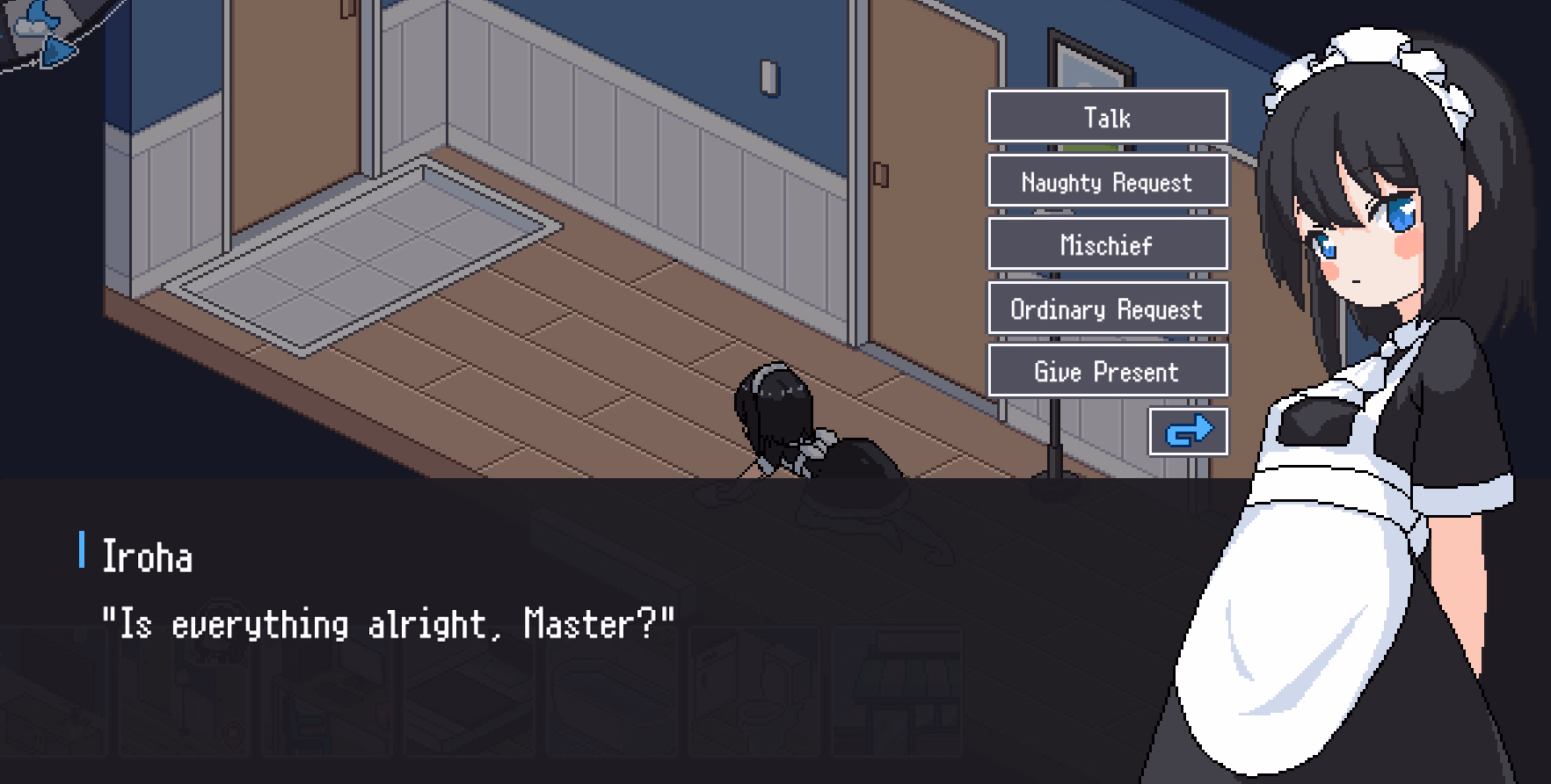Select the desk and computer room icon
Screen dimensions: 1551x784
coord(325,700)
